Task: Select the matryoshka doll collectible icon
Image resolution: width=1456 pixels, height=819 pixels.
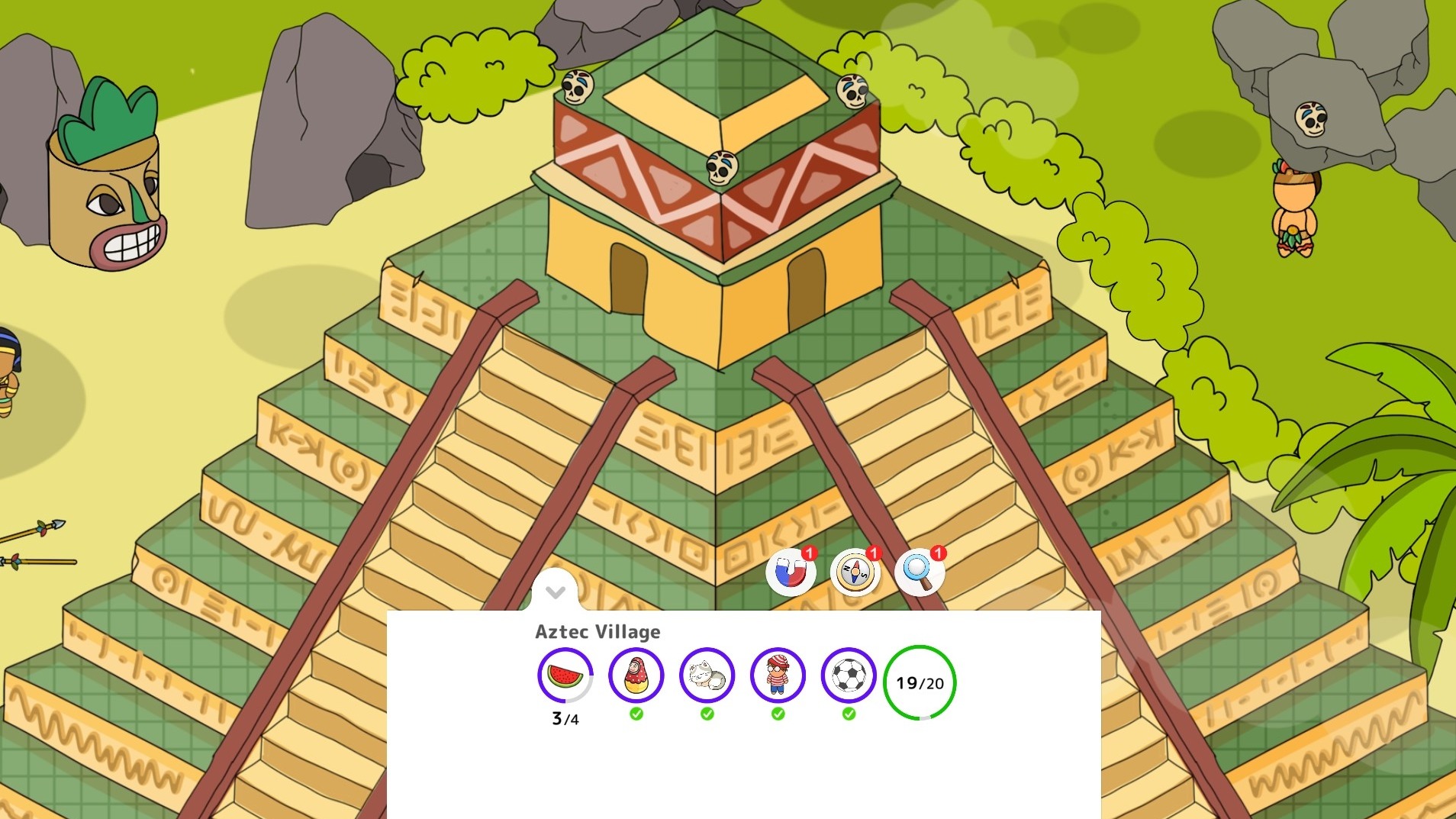Action: [636, 676]
